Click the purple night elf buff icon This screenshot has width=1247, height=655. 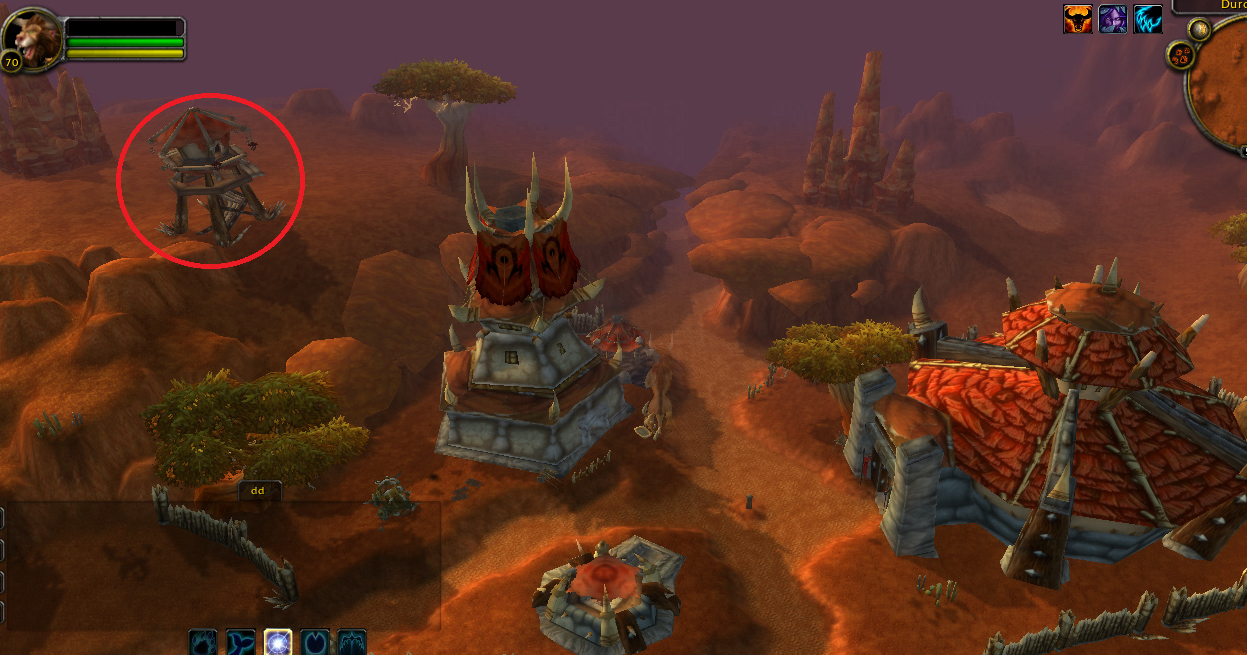[x=1113, y=19]
